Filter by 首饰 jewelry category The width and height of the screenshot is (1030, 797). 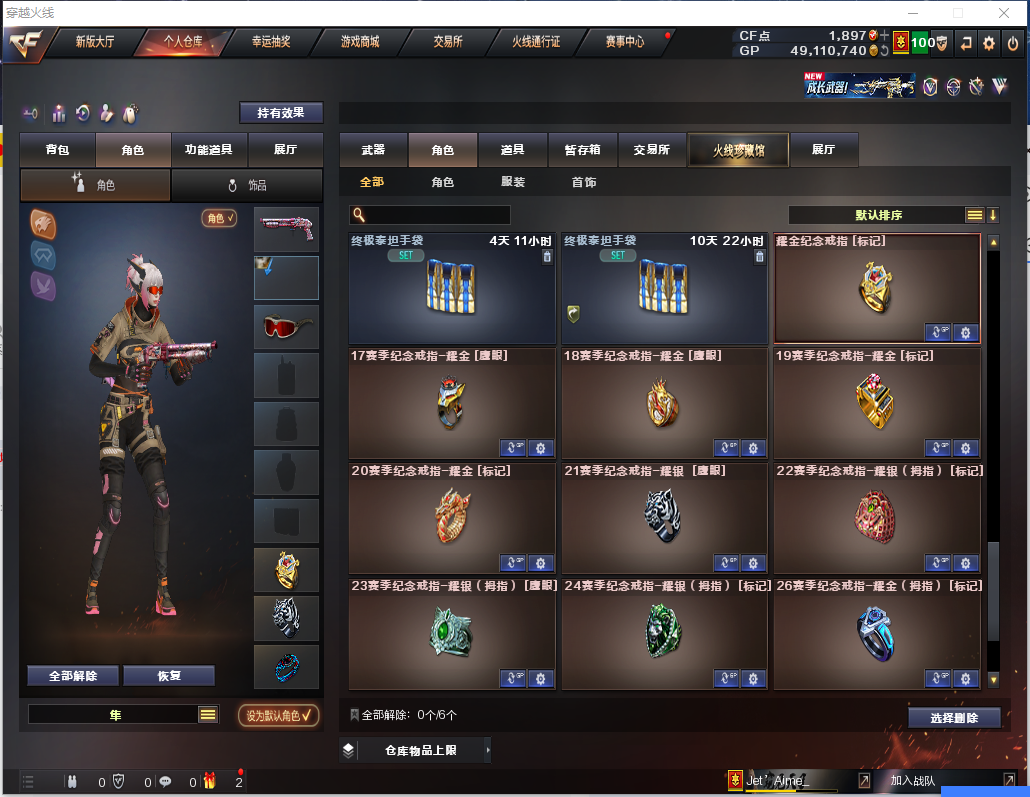584,182
